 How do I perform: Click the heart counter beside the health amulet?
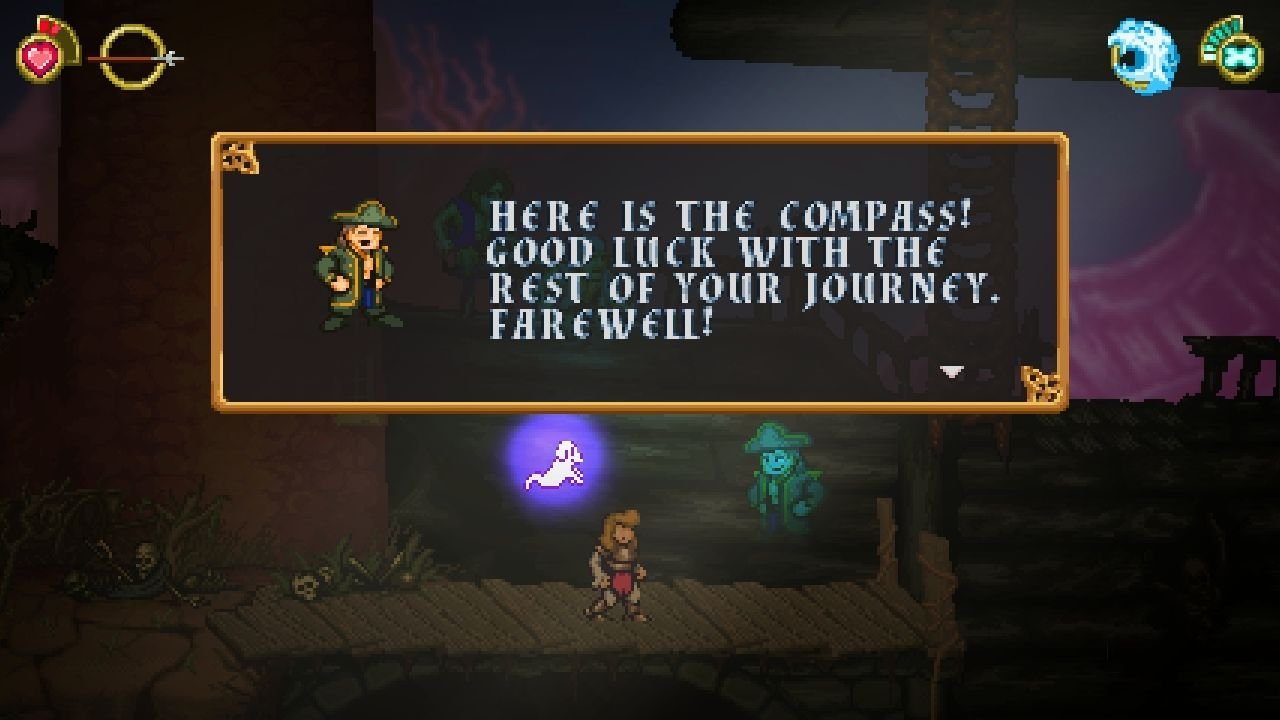pos(46,25)
